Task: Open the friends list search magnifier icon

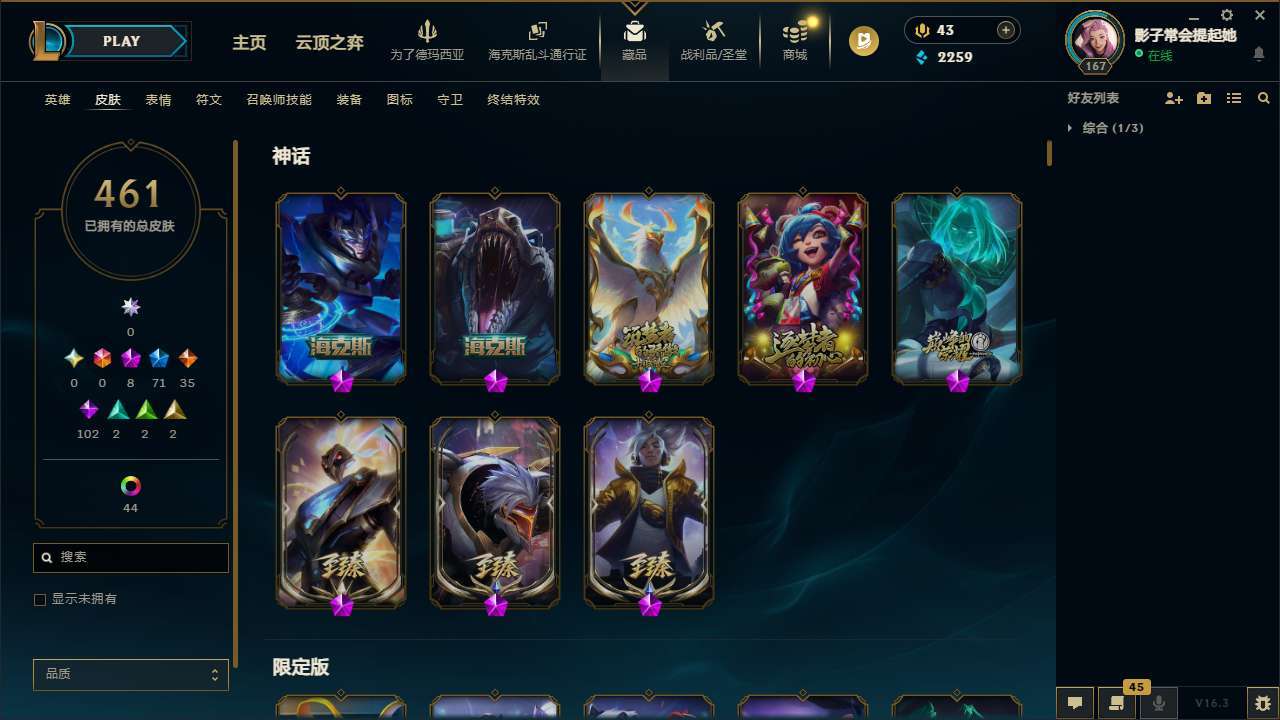Action: [1264, 98]
